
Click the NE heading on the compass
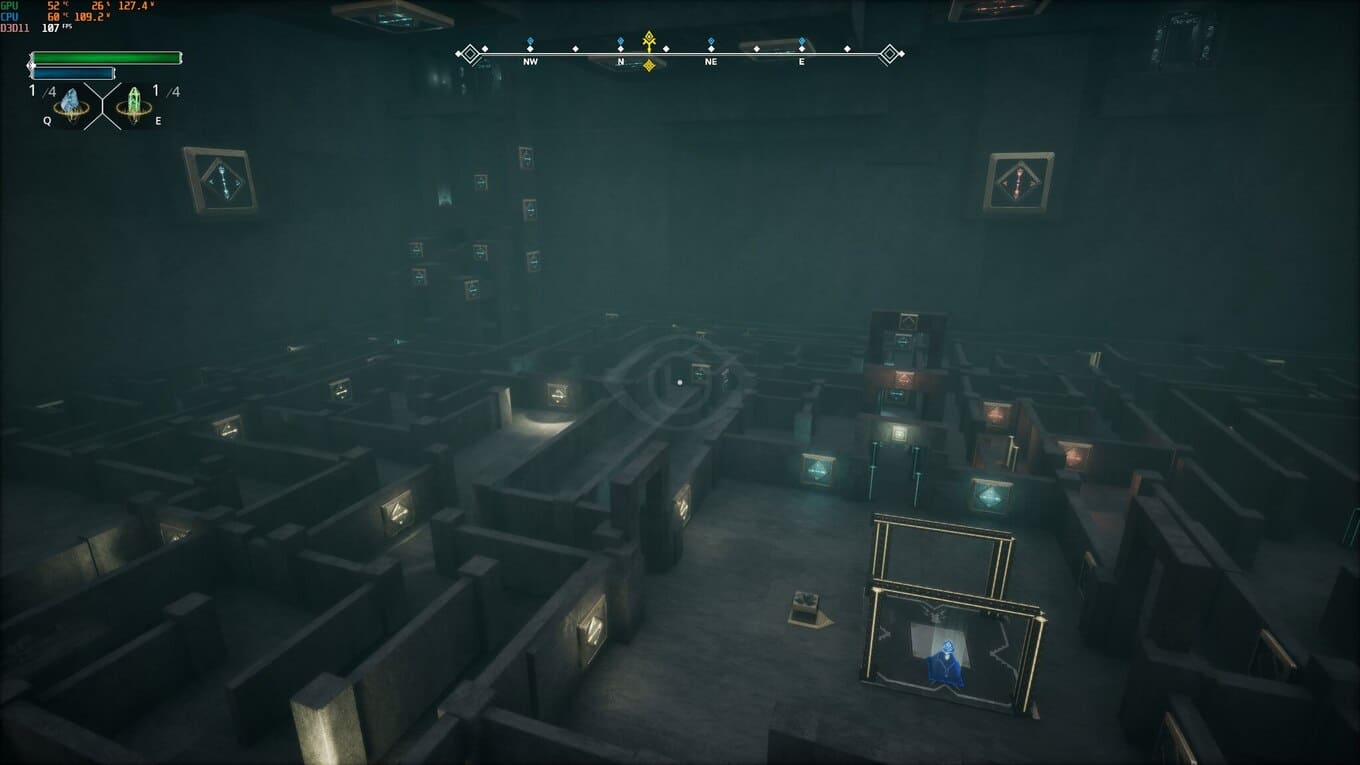pos(711,61)
